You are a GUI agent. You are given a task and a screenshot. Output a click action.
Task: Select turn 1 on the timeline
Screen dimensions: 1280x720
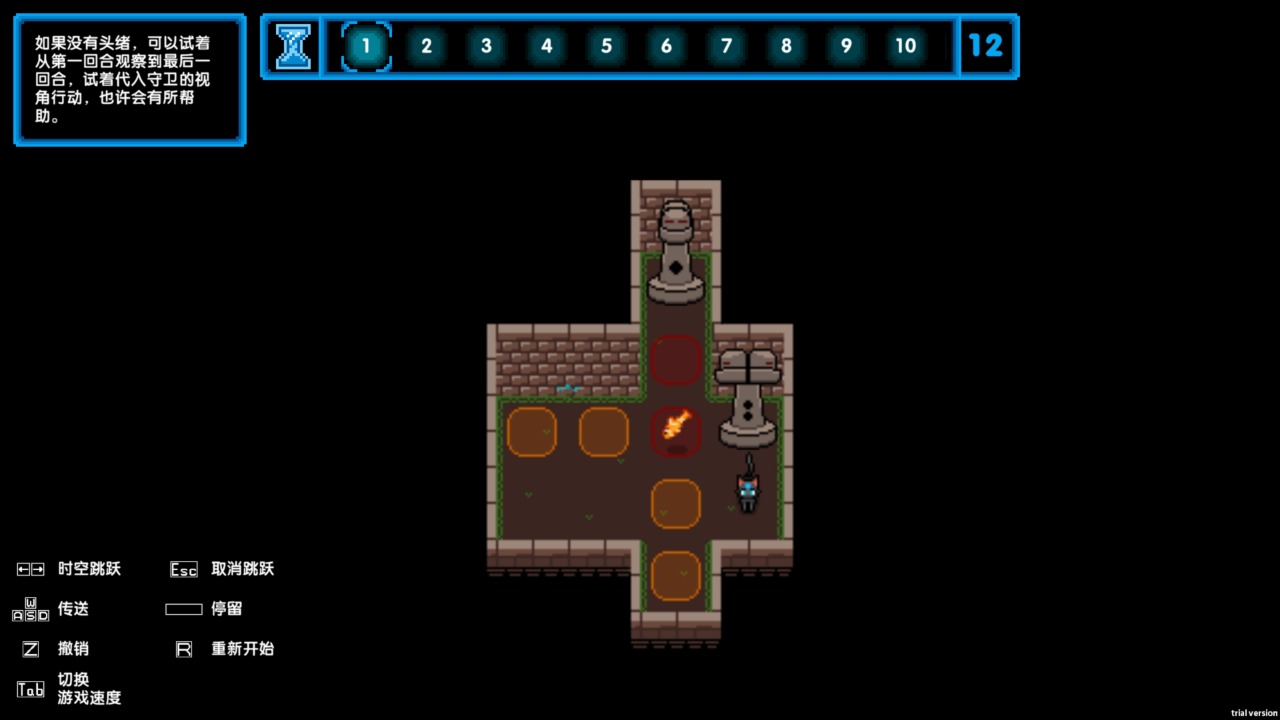tap(366, 46)
